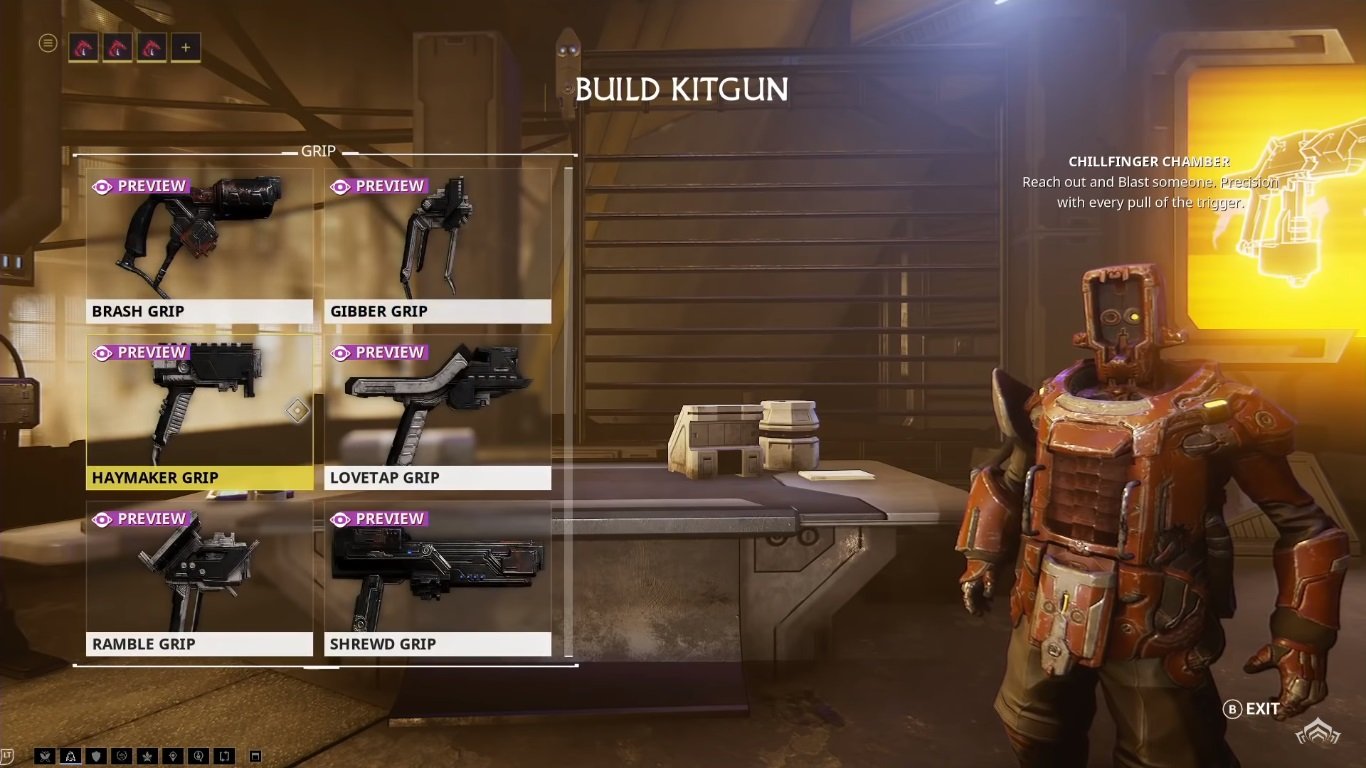1366x768 pixels.
Task: Click the plus slot in the top bar
Action: [185, 47]
